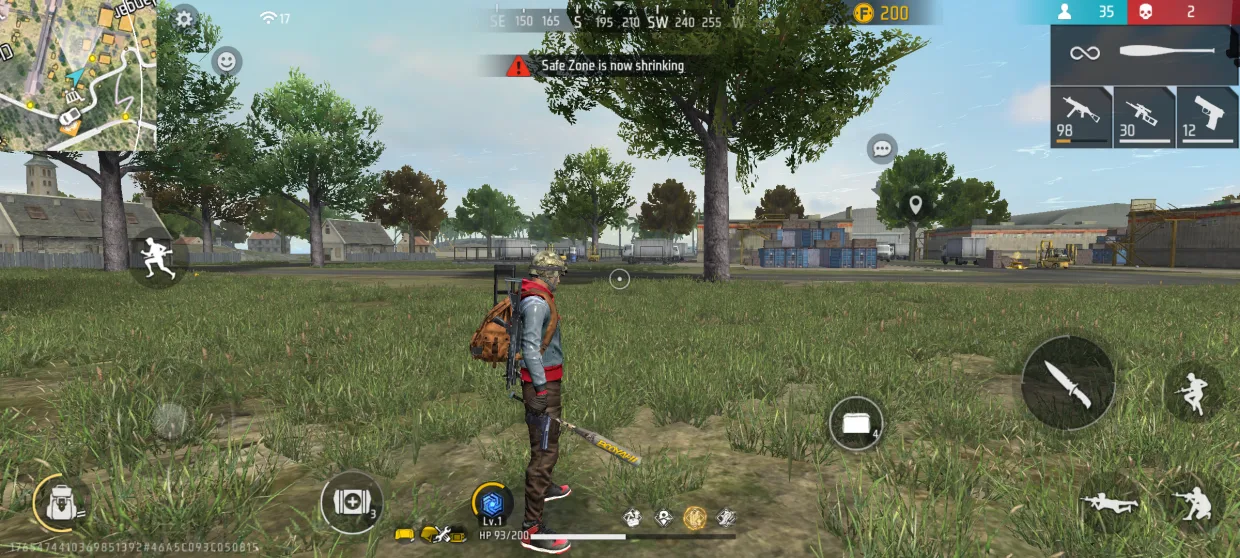1240x558 pixels.
Task: Toggle the crouch stance button
Action: tap(1193, 503)
